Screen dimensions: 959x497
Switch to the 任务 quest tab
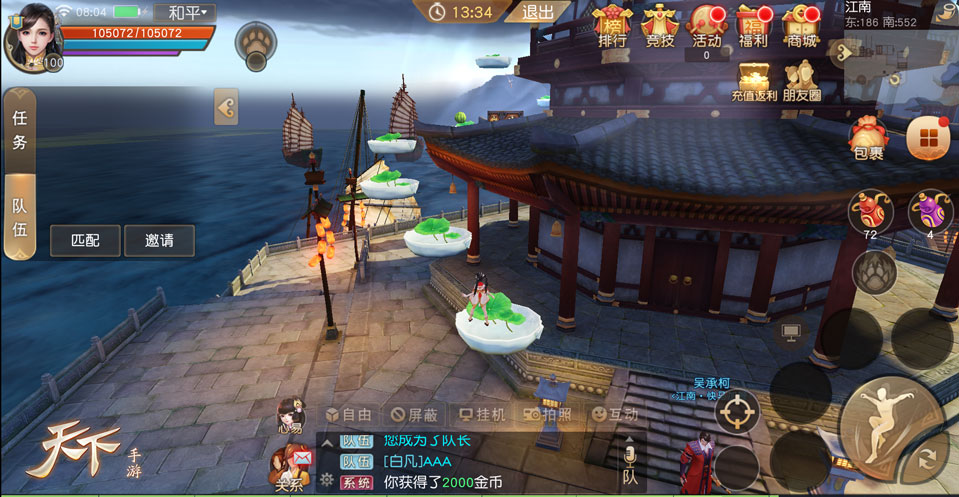tap(20, 129)
